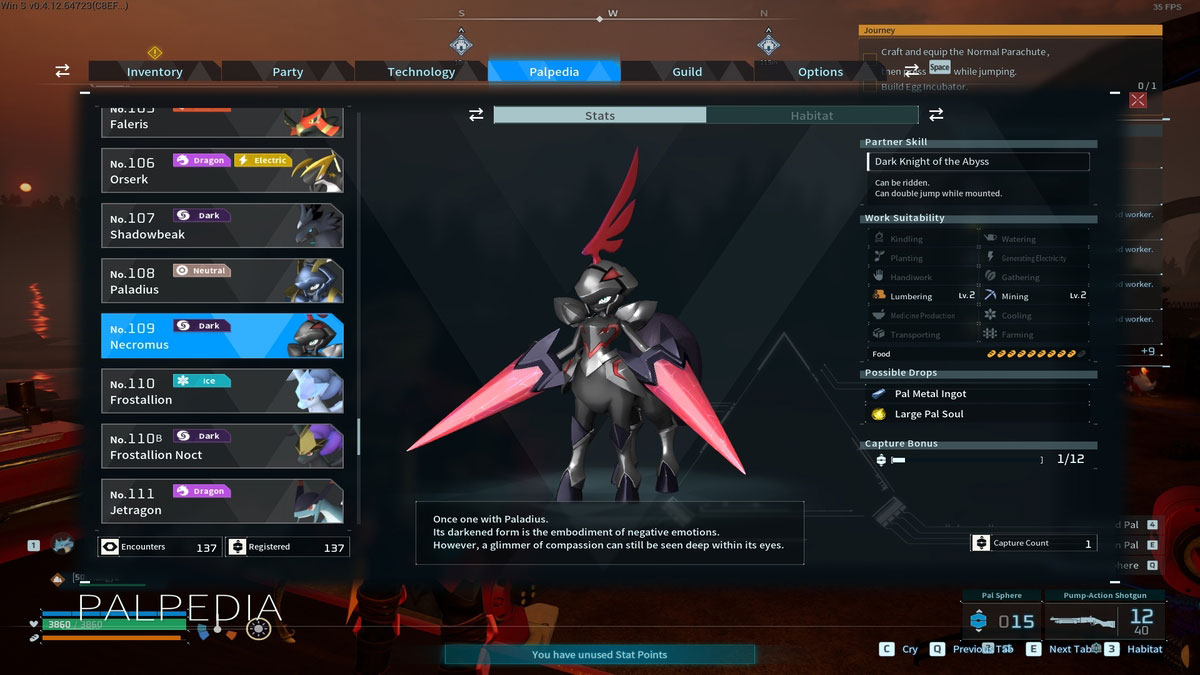Open the Technology tab
The width and height of the screenshot is (1200, 675).
coord(421,72)
